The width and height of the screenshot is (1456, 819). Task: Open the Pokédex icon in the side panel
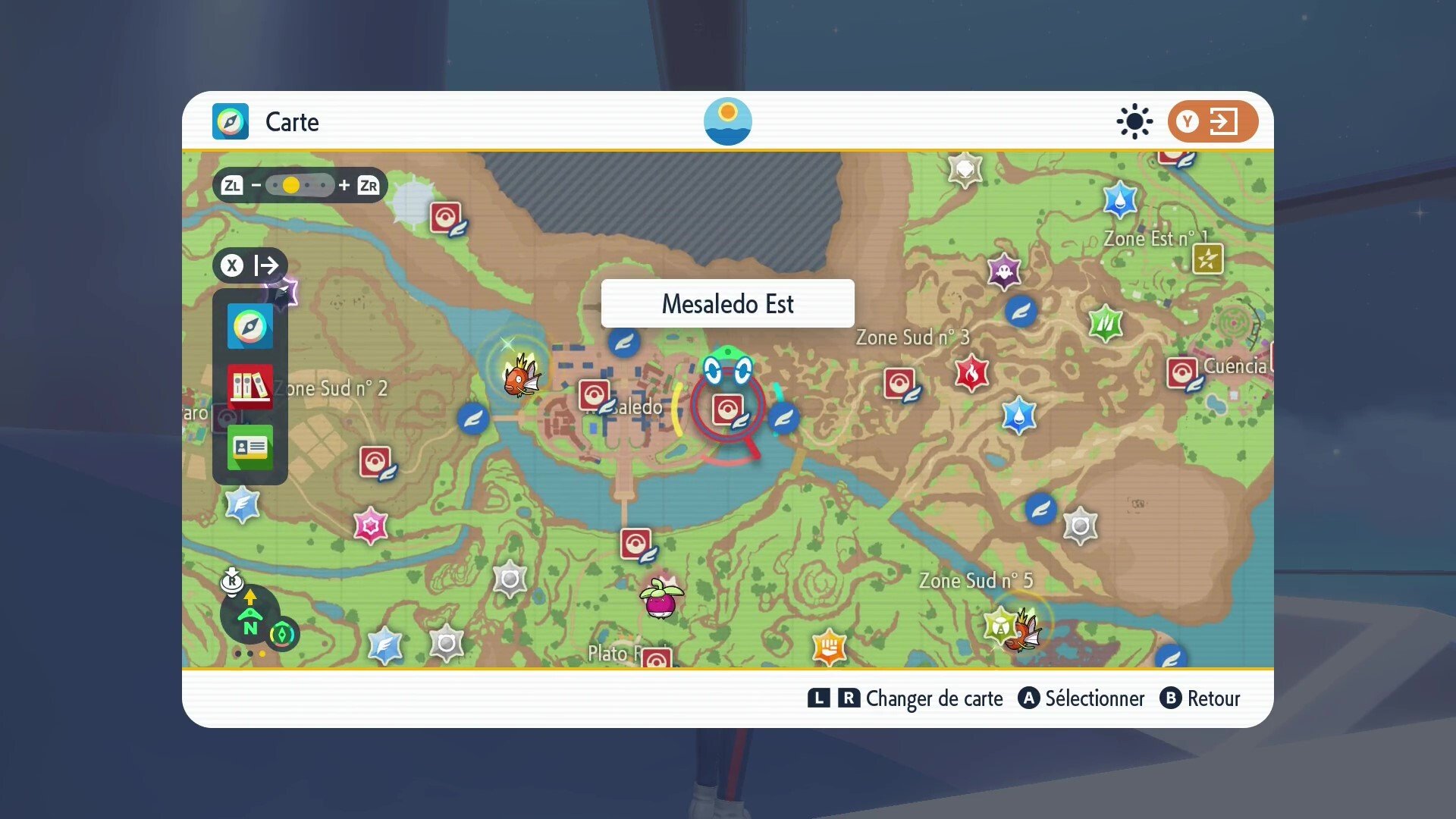click(249, 388)
